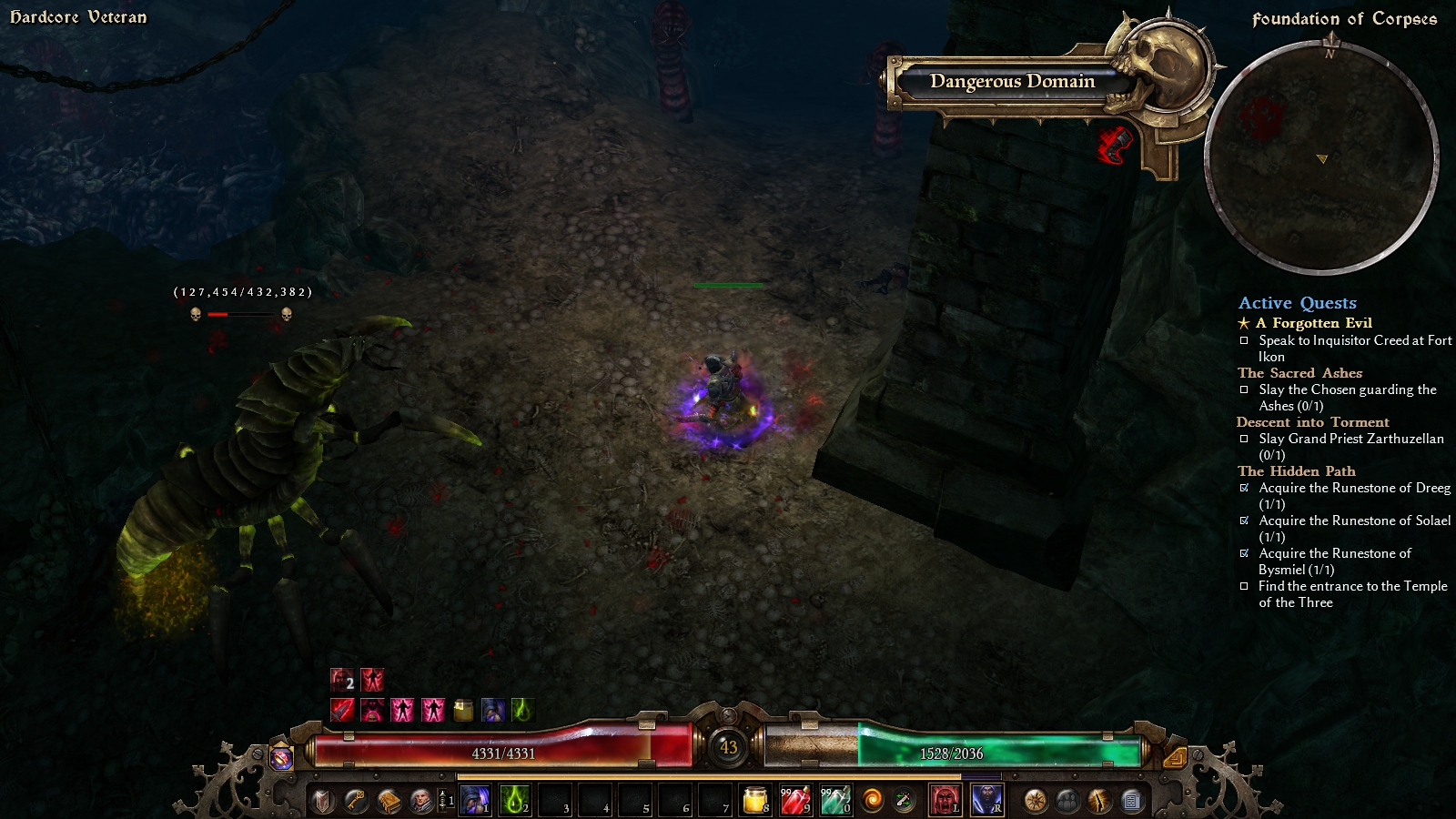The image size is (1456, 819).
Task: Select the Descent into Torment quest
Action: click(1312, 422)
